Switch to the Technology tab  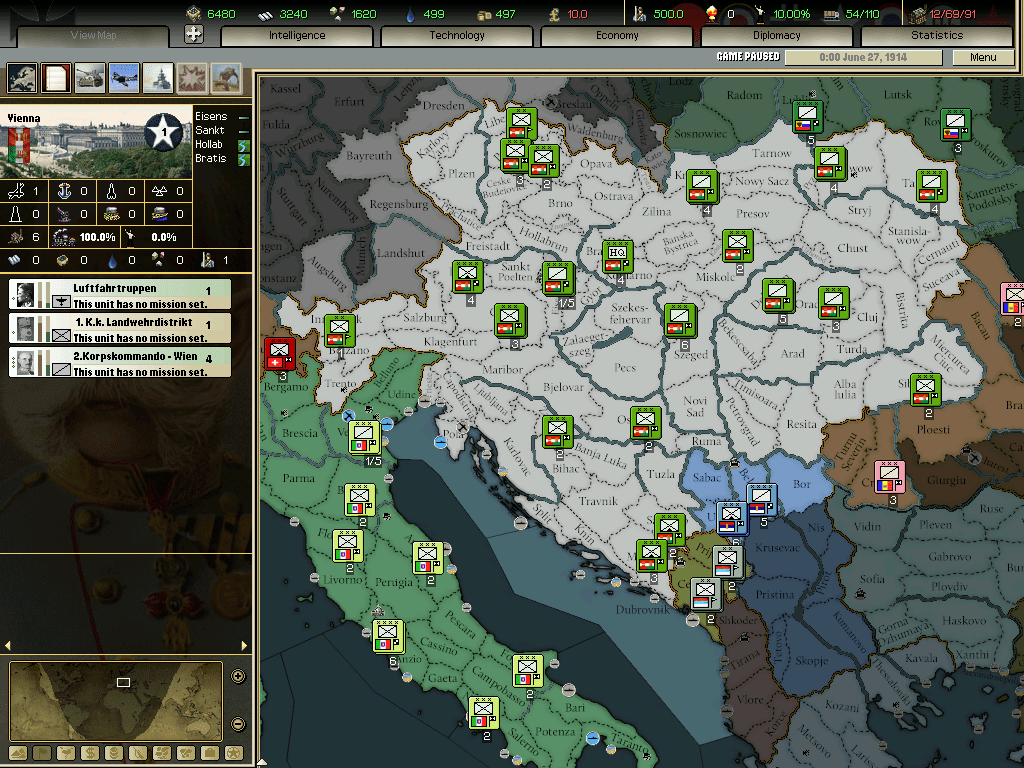(x=457, y=35)
